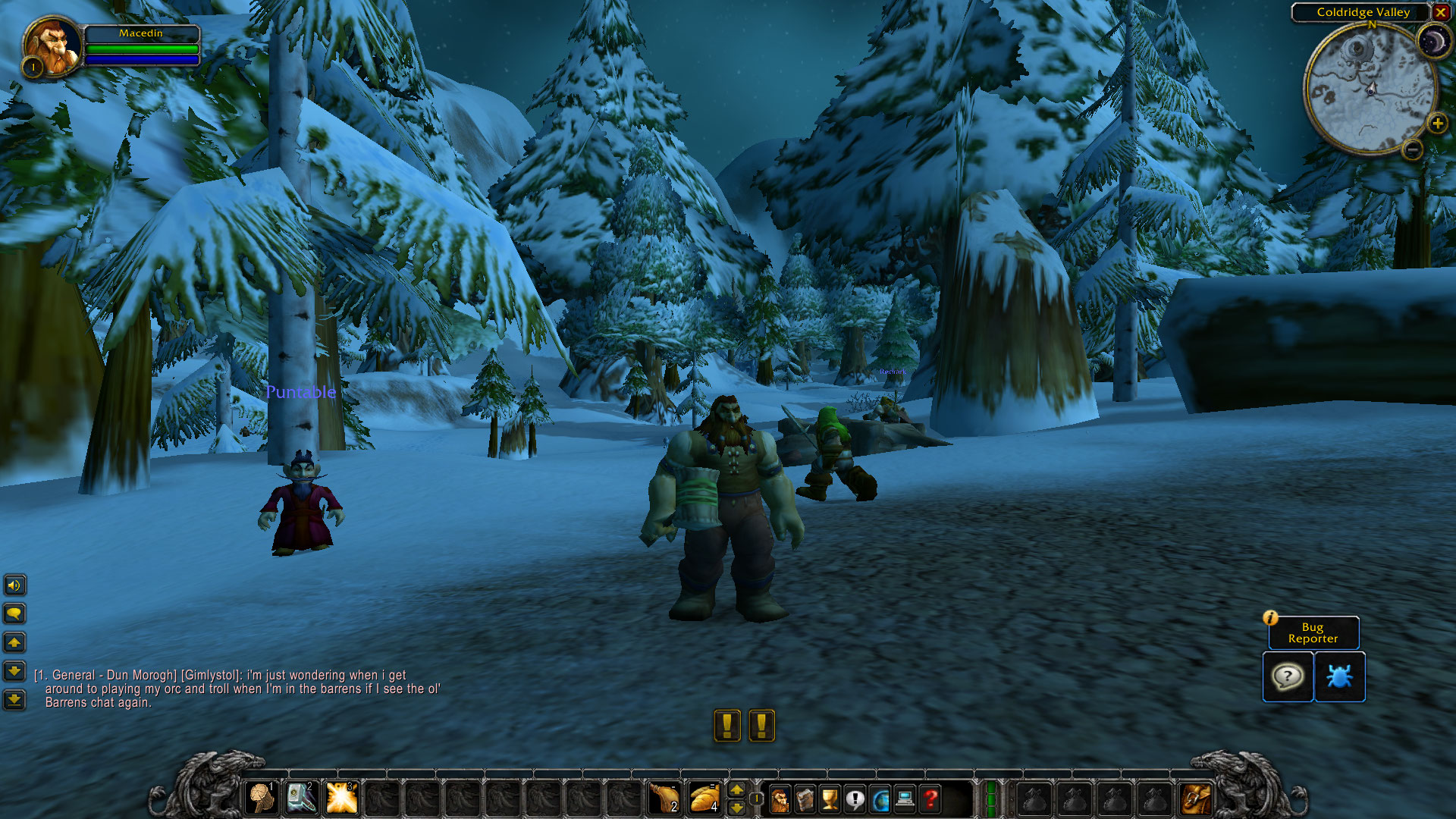Zoom out on the minimap
This screenshot has height=819, width=1456.
(x=1412, y=150)
